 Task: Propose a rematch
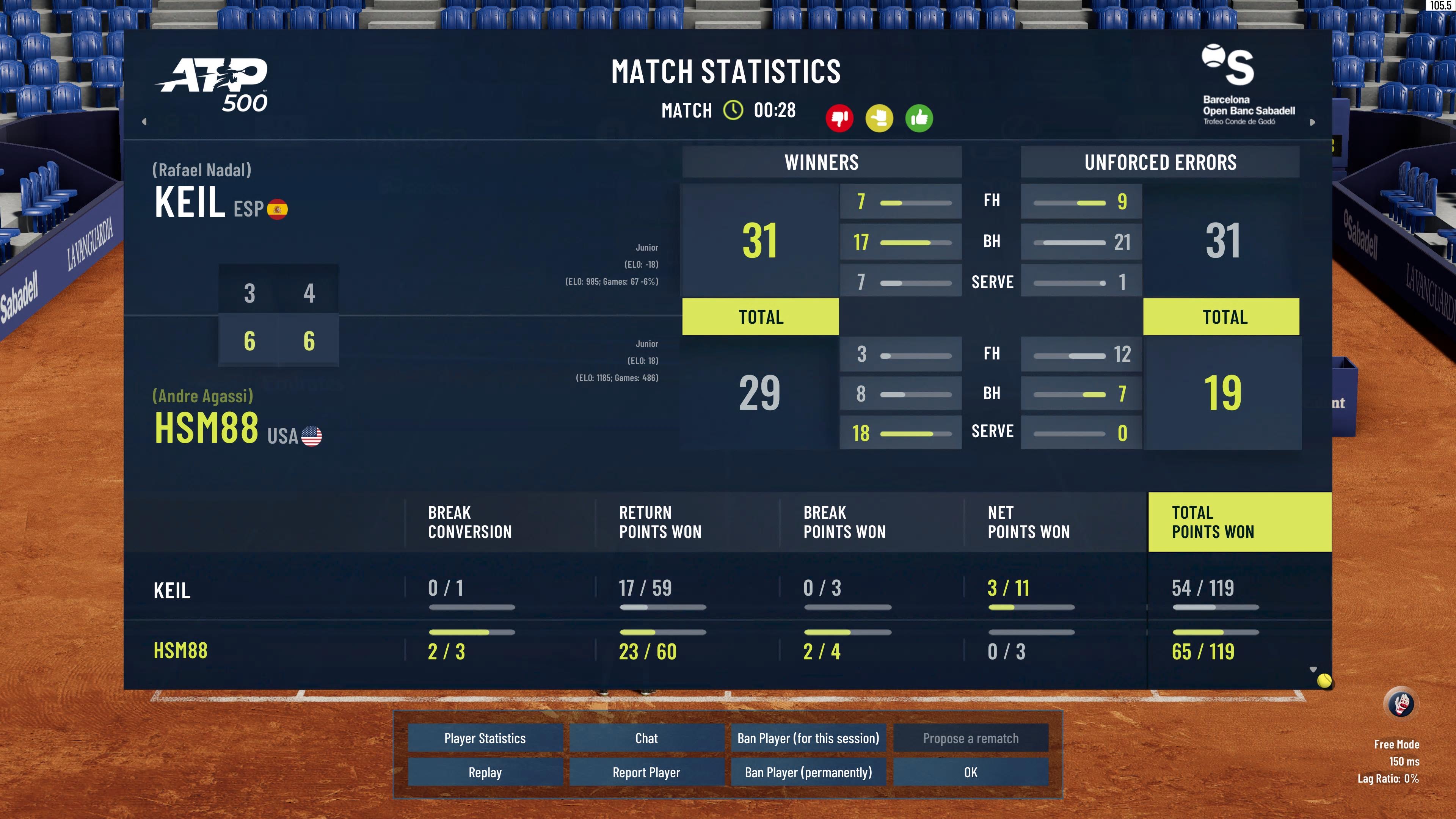(971, 738)
